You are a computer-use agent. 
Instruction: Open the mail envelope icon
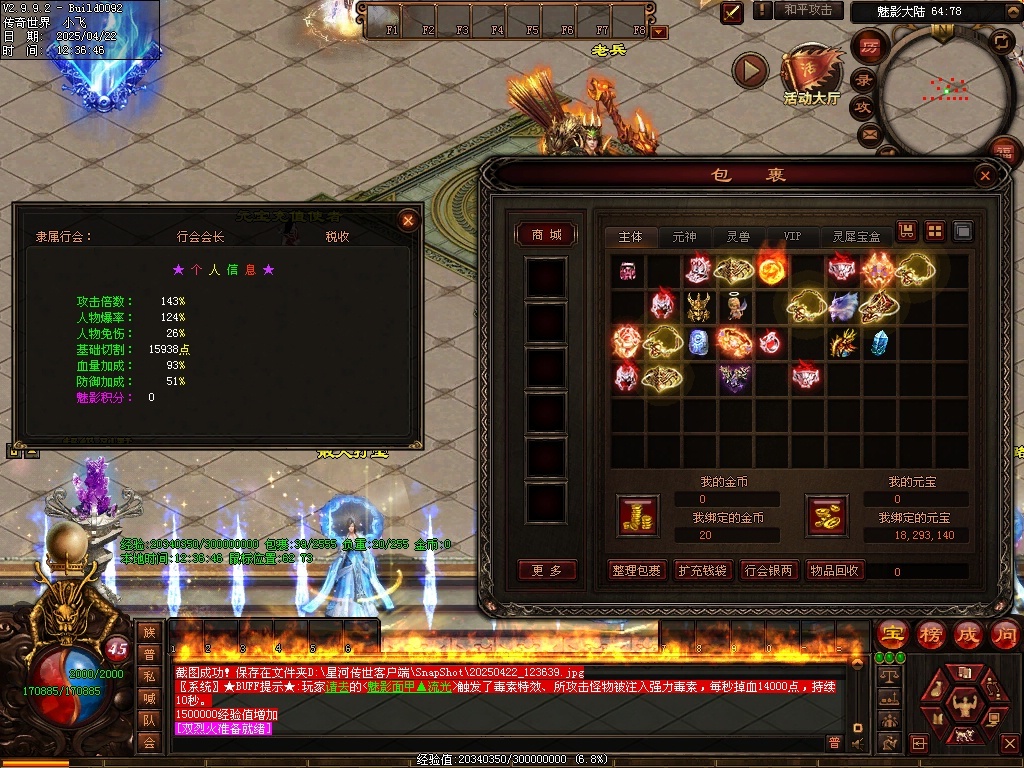coord(868,133)
